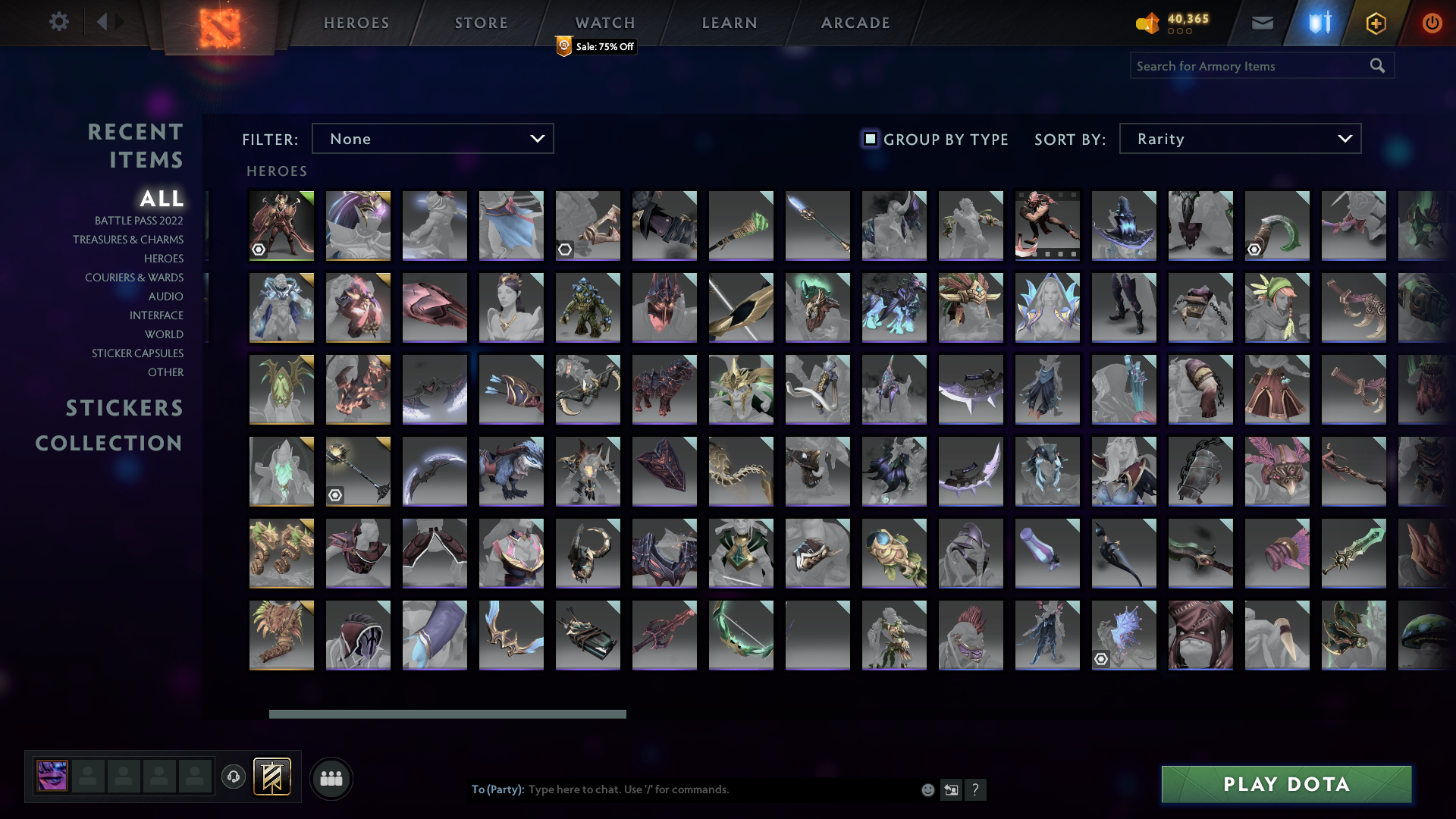The width and height of the screenshot is (1456, 819).
Task: Click the chat help question mark
Action: 976,789
